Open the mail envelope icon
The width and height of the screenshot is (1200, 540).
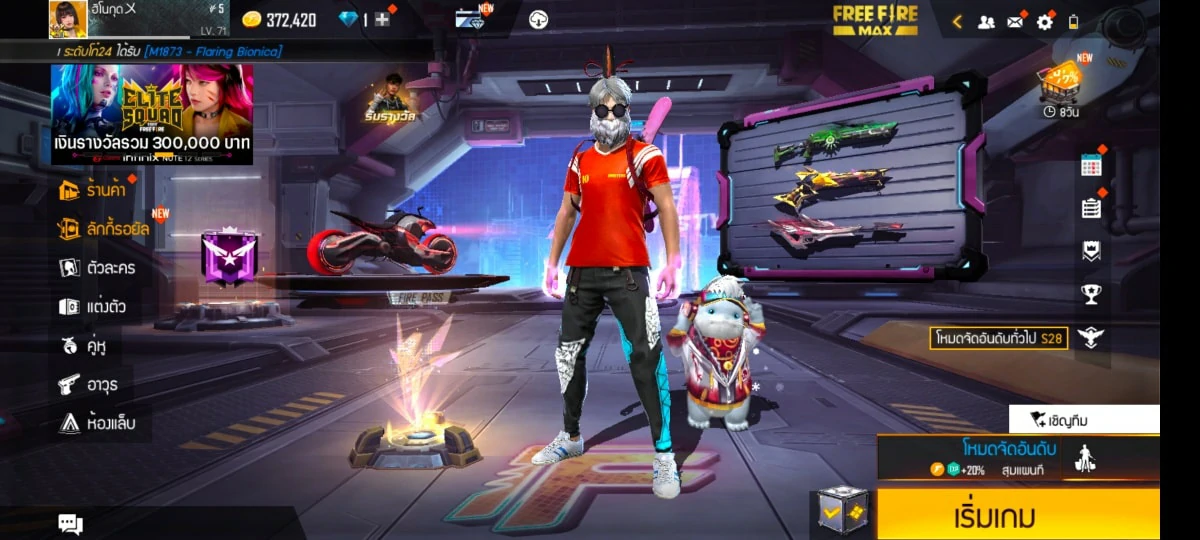pyautogui.click(x=1016, y=21)
